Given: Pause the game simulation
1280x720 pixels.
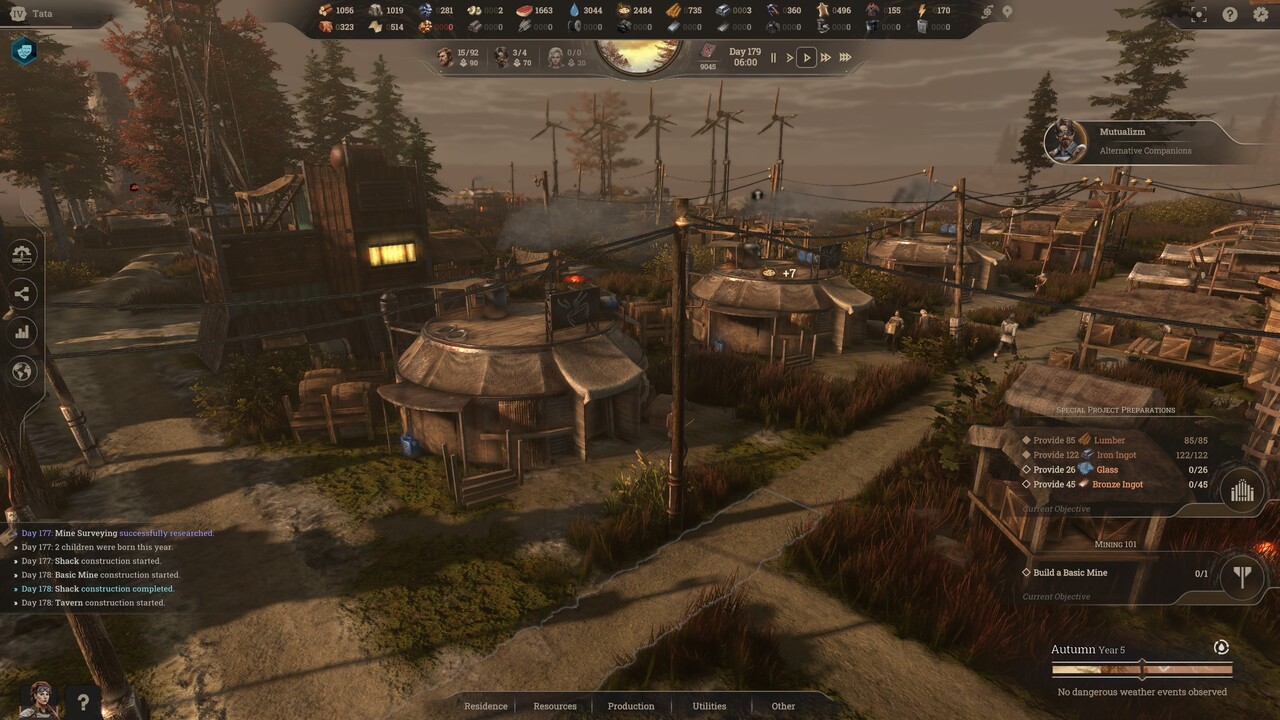Looking at the screenshot, I should click(x=773, y=58).
